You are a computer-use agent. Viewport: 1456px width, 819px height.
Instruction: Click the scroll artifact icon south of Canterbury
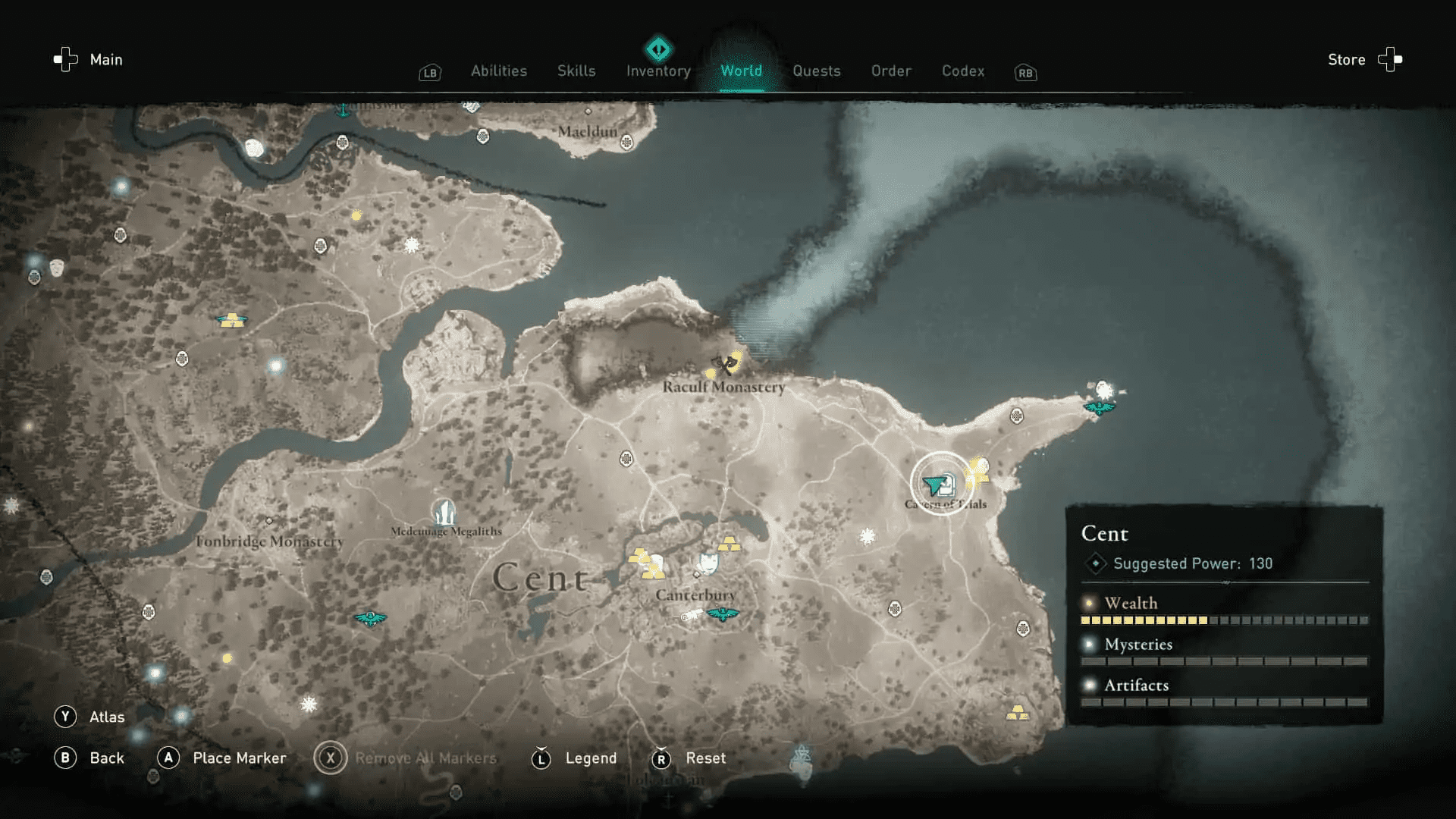tap(690, 615)
